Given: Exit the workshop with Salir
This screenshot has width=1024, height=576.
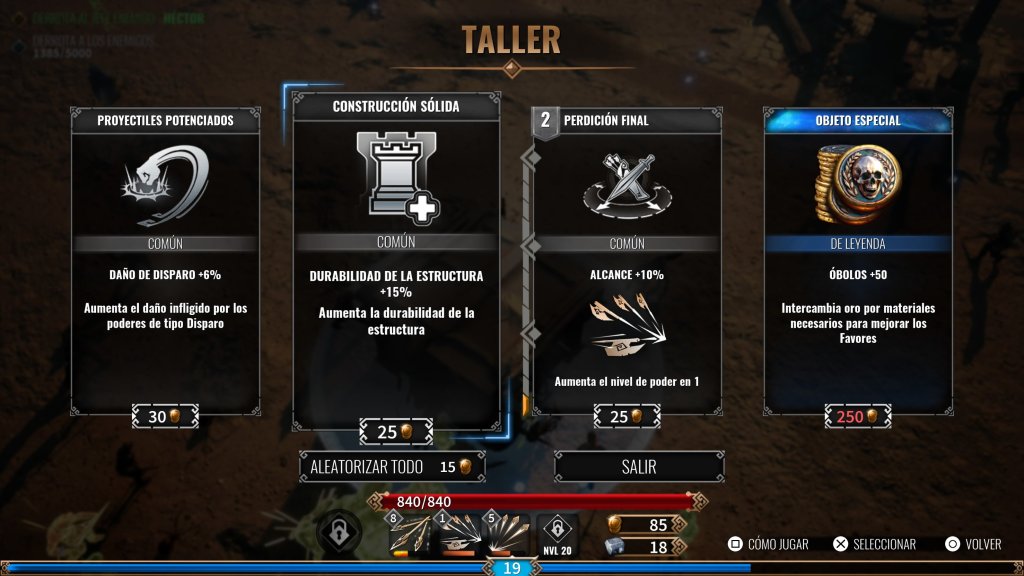Looking at the screenshot, I should coord(639,467).
